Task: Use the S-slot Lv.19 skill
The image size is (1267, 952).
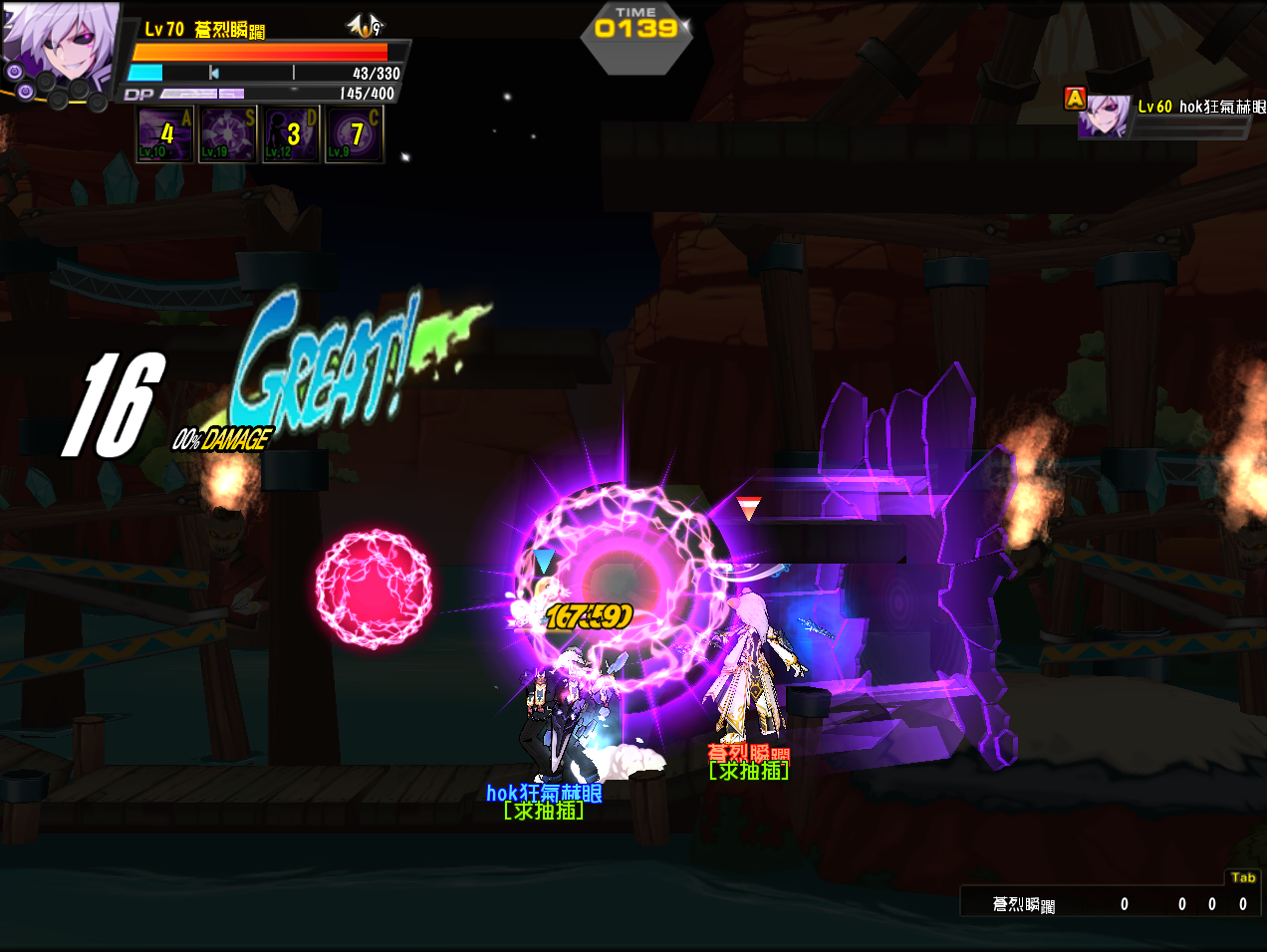Action: click(228, 134)
